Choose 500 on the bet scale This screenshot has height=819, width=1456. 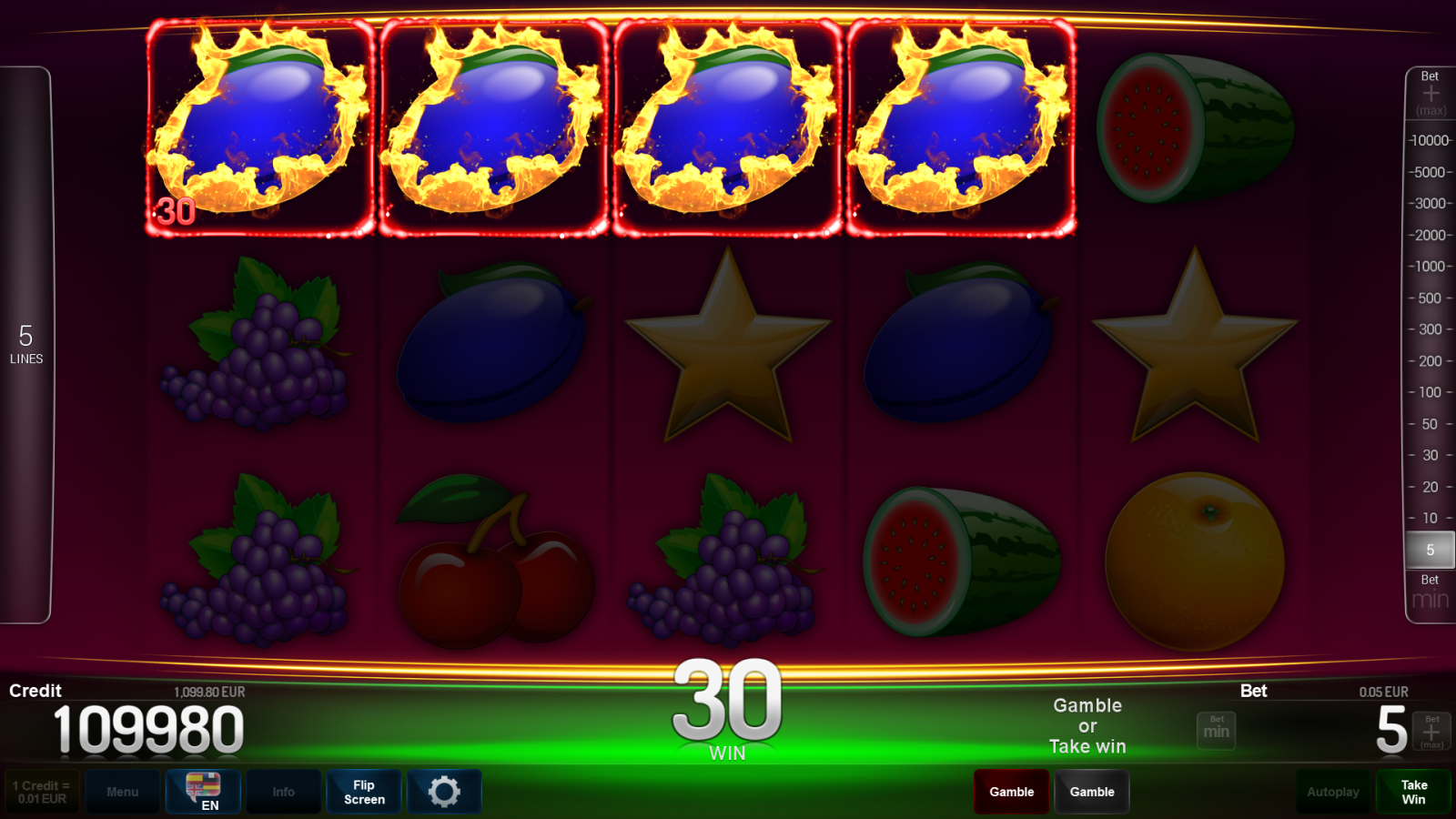point(1430,298)
